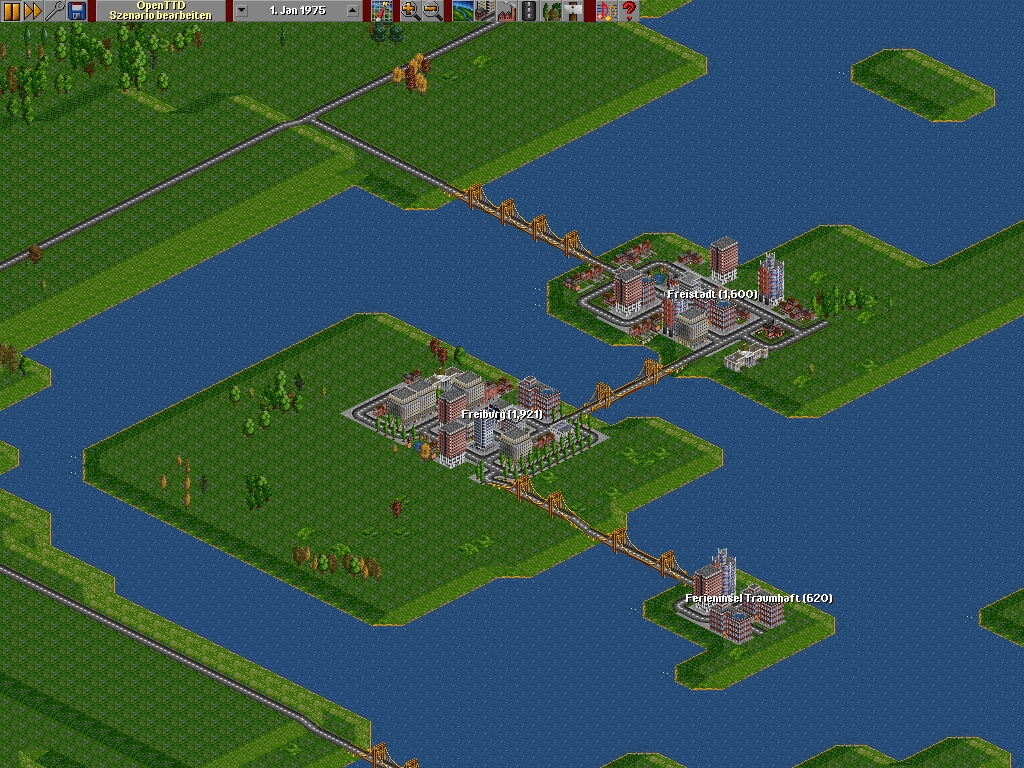Open the map display menu

pyautogui.click(x=382, y=11)
